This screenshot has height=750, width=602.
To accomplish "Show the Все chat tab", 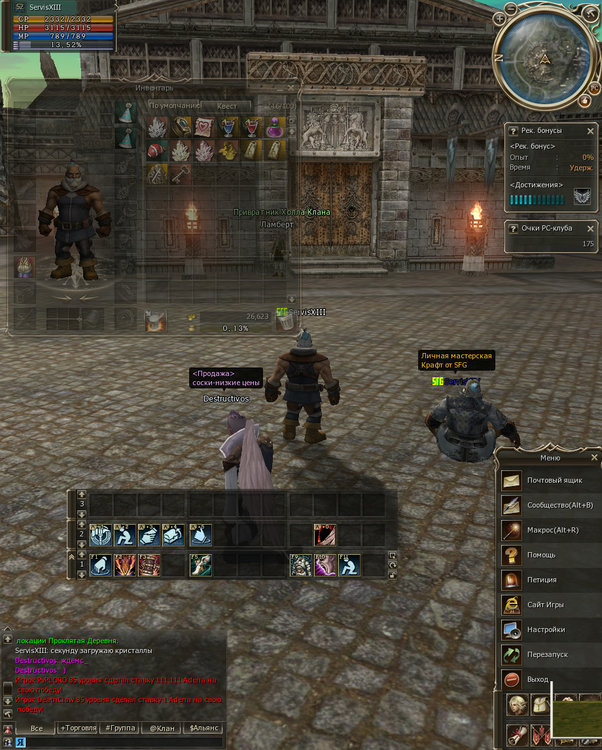I will [36, 728].
